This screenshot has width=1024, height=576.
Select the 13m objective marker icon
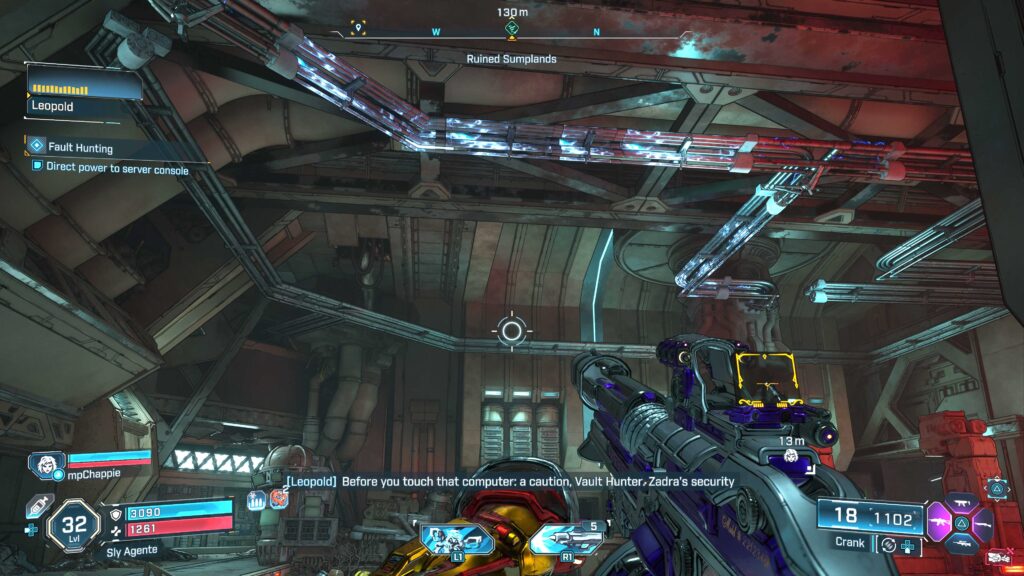point(790,455)
